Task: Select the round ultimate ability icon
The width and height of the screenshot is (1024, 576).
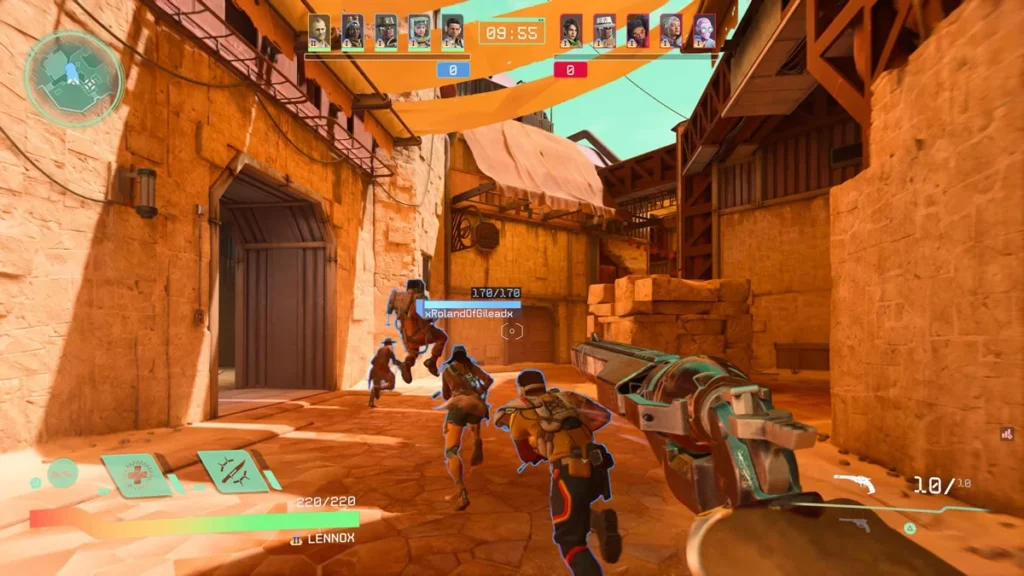Action: pos(62,472)
